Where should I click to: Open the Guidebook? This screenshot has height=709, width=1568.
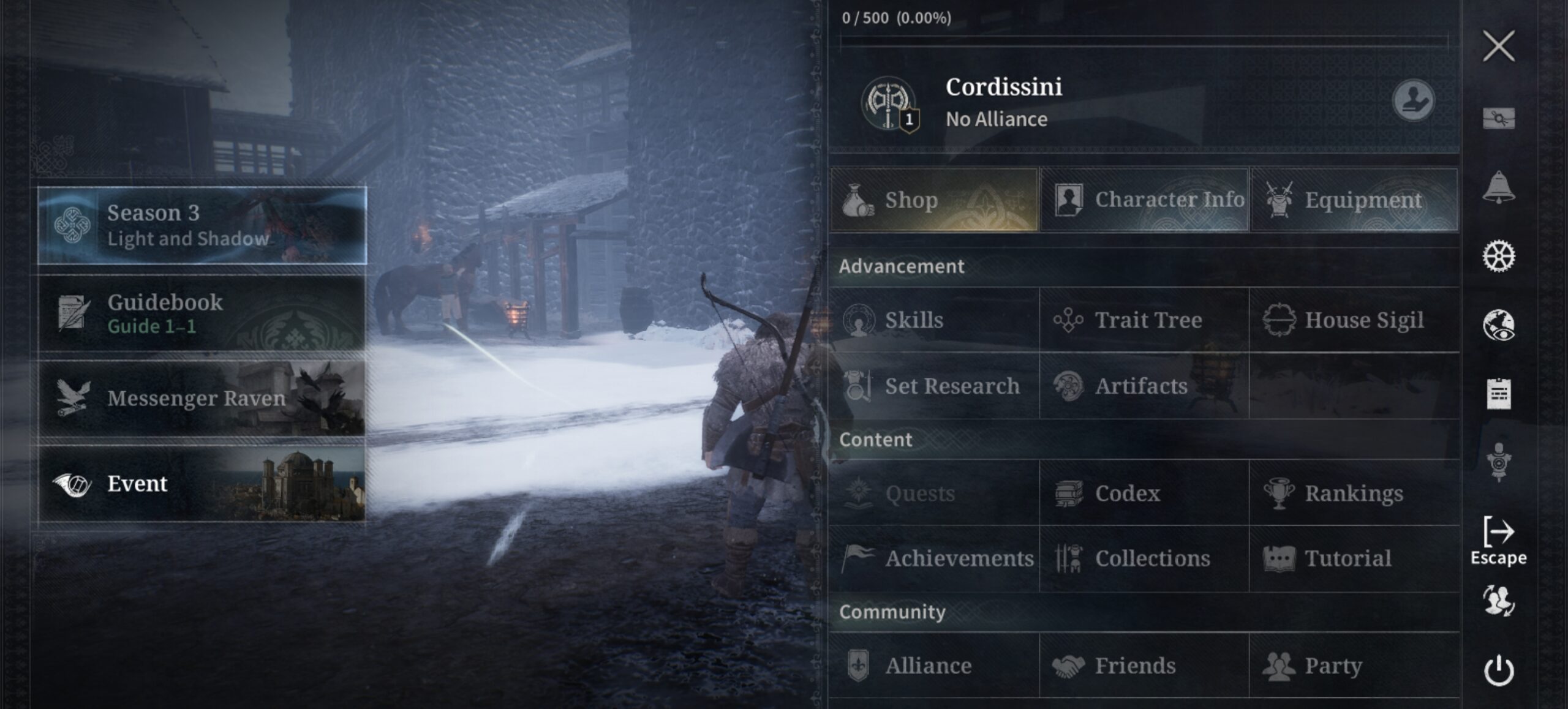click(202, 313)
